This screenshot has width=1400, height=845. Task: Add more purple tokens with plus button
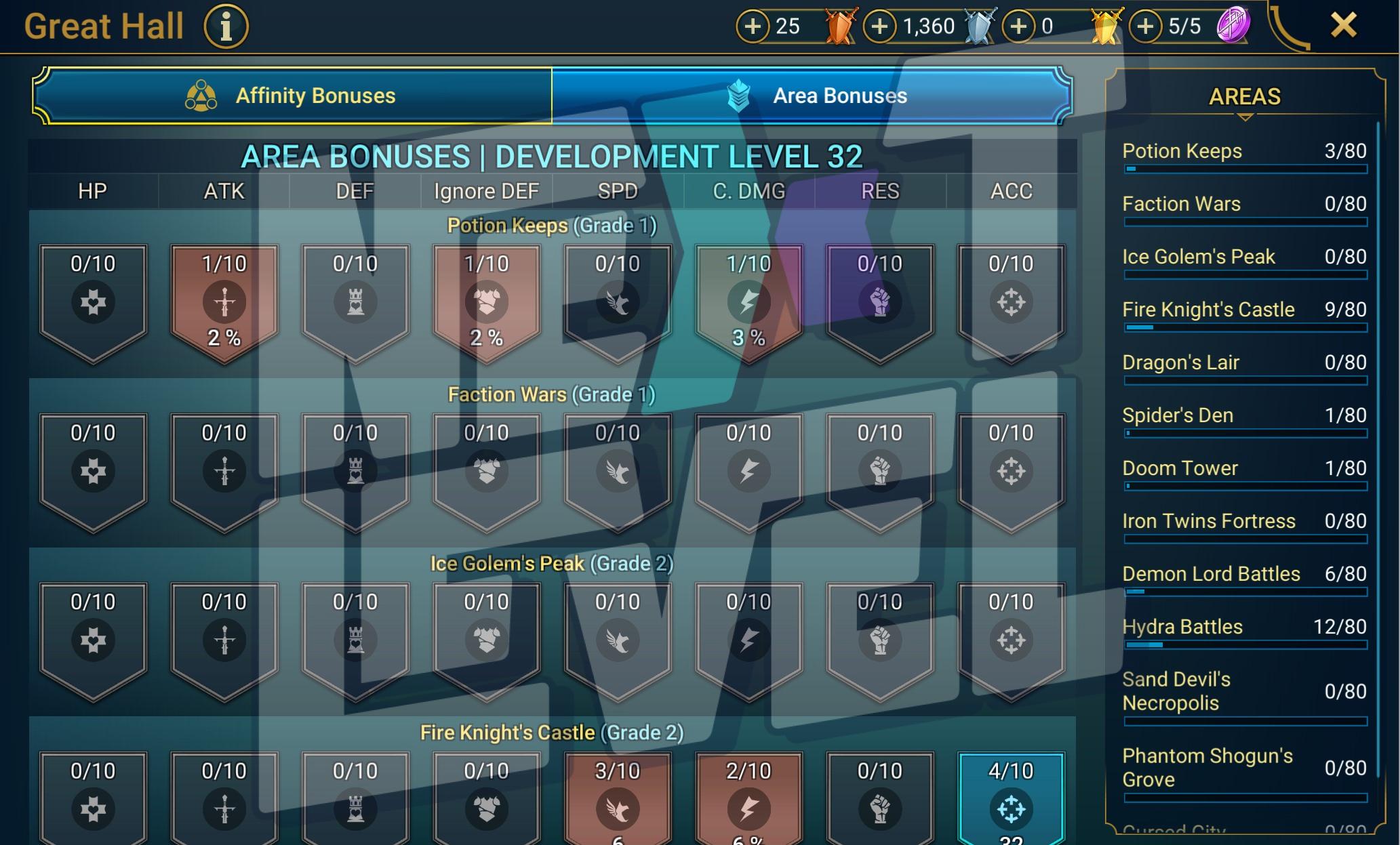pos(1146,26)
